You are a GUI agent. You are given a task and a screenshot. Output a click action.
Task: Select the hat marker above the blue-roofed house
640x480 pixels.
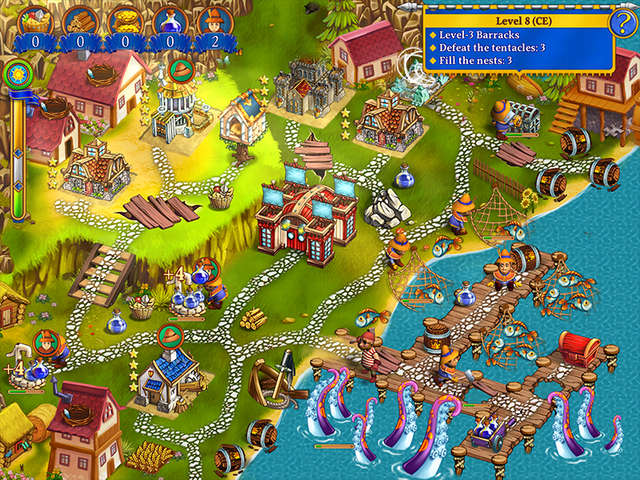click(167, 332)
